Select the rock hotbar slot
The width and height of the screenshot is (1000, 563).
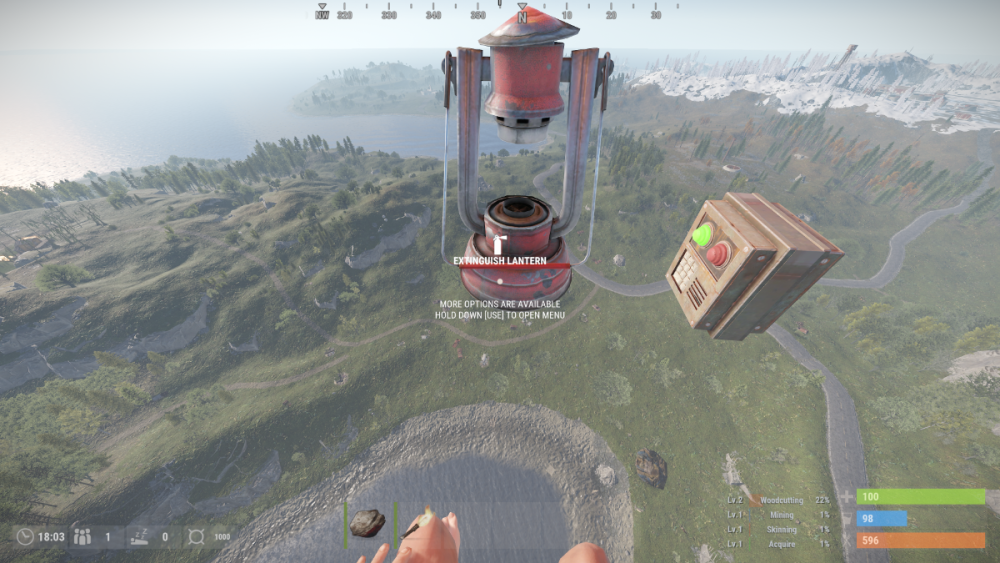(x=367, y=522)
